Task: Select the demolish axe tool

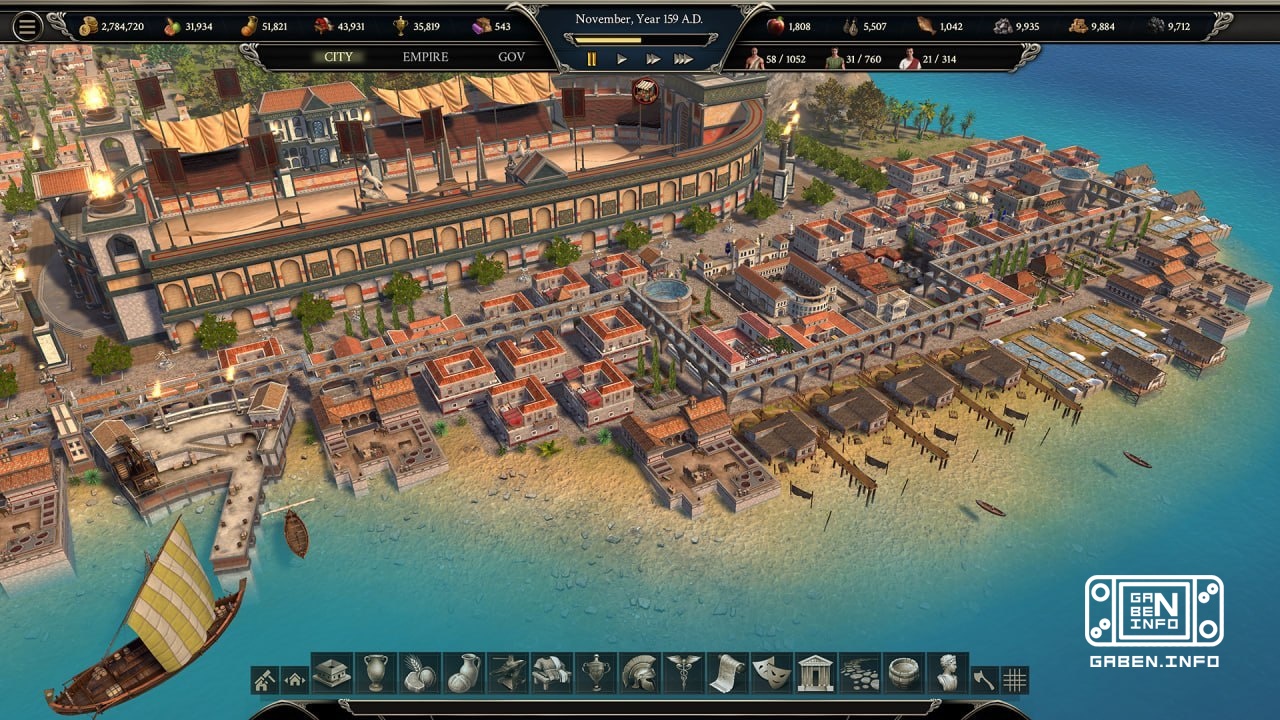Action: pyautogui.click(x=984, y=677)
